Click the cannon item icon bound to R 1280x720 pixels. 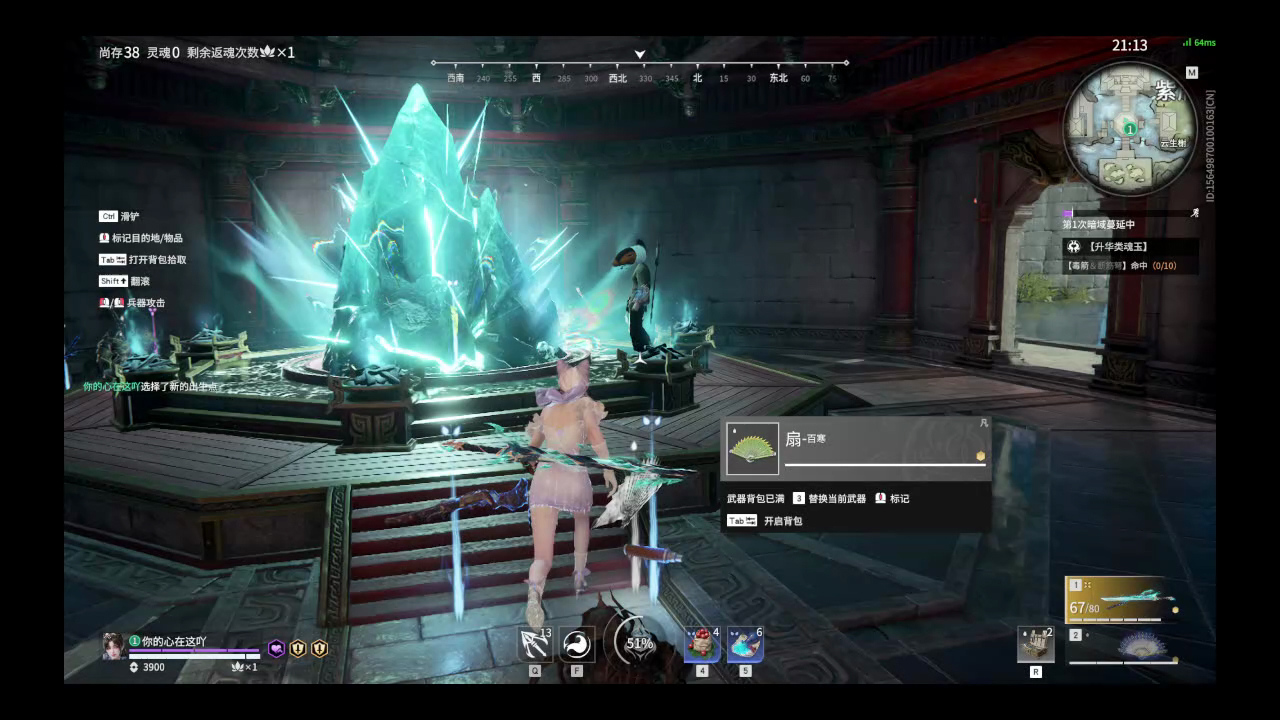pos(1036,643)
